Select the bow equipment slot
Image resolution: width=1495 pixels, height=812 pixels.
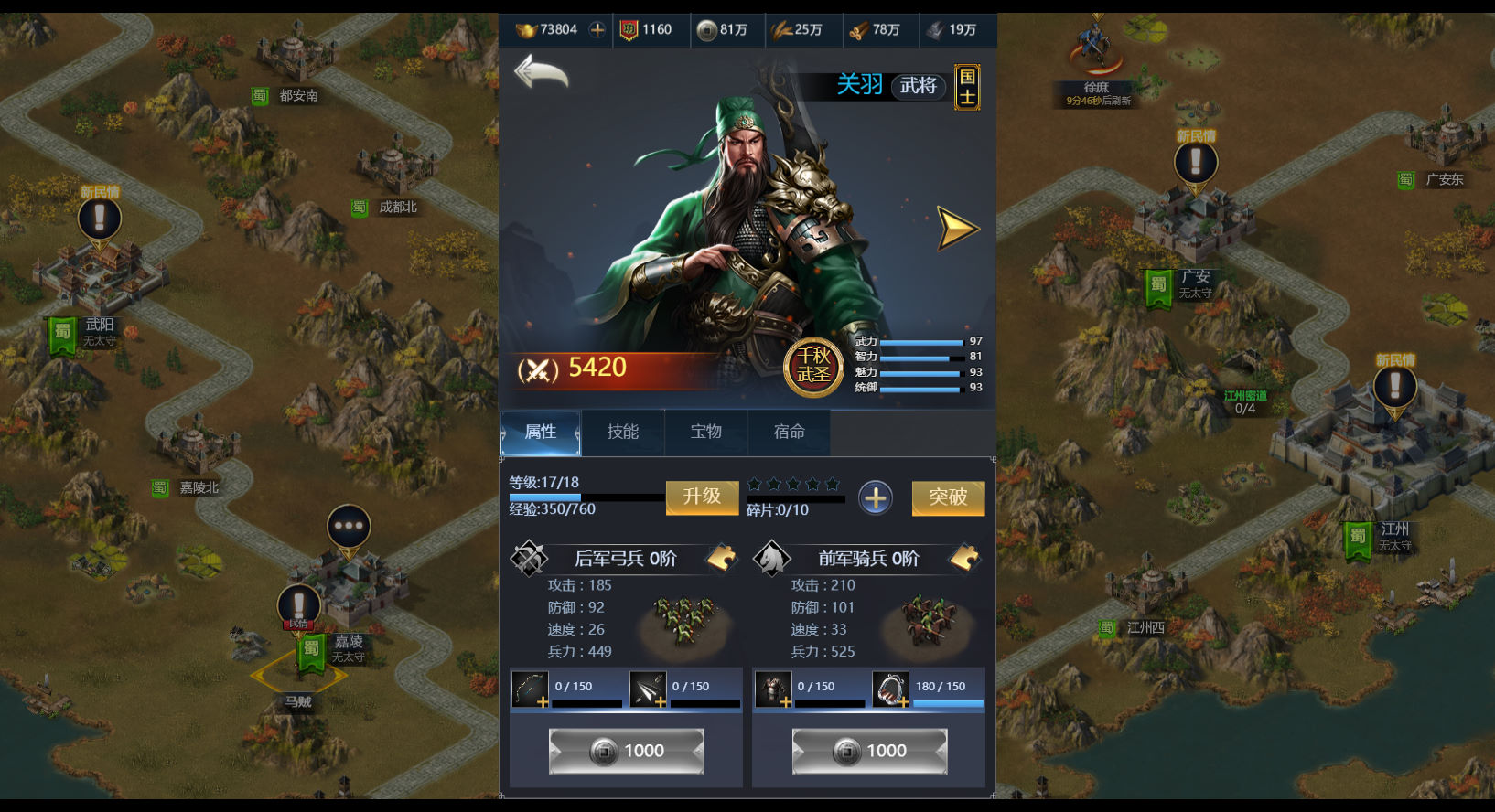(x=530, y=689)
